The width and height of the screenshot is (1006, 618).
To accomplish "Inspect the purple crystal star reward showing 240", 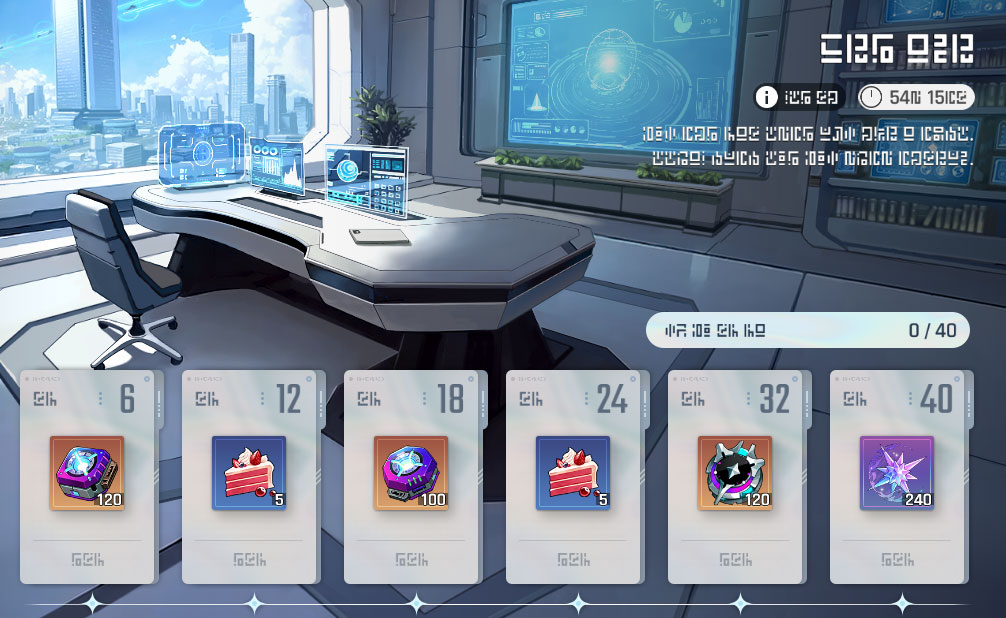I will [x=897, y=473].
